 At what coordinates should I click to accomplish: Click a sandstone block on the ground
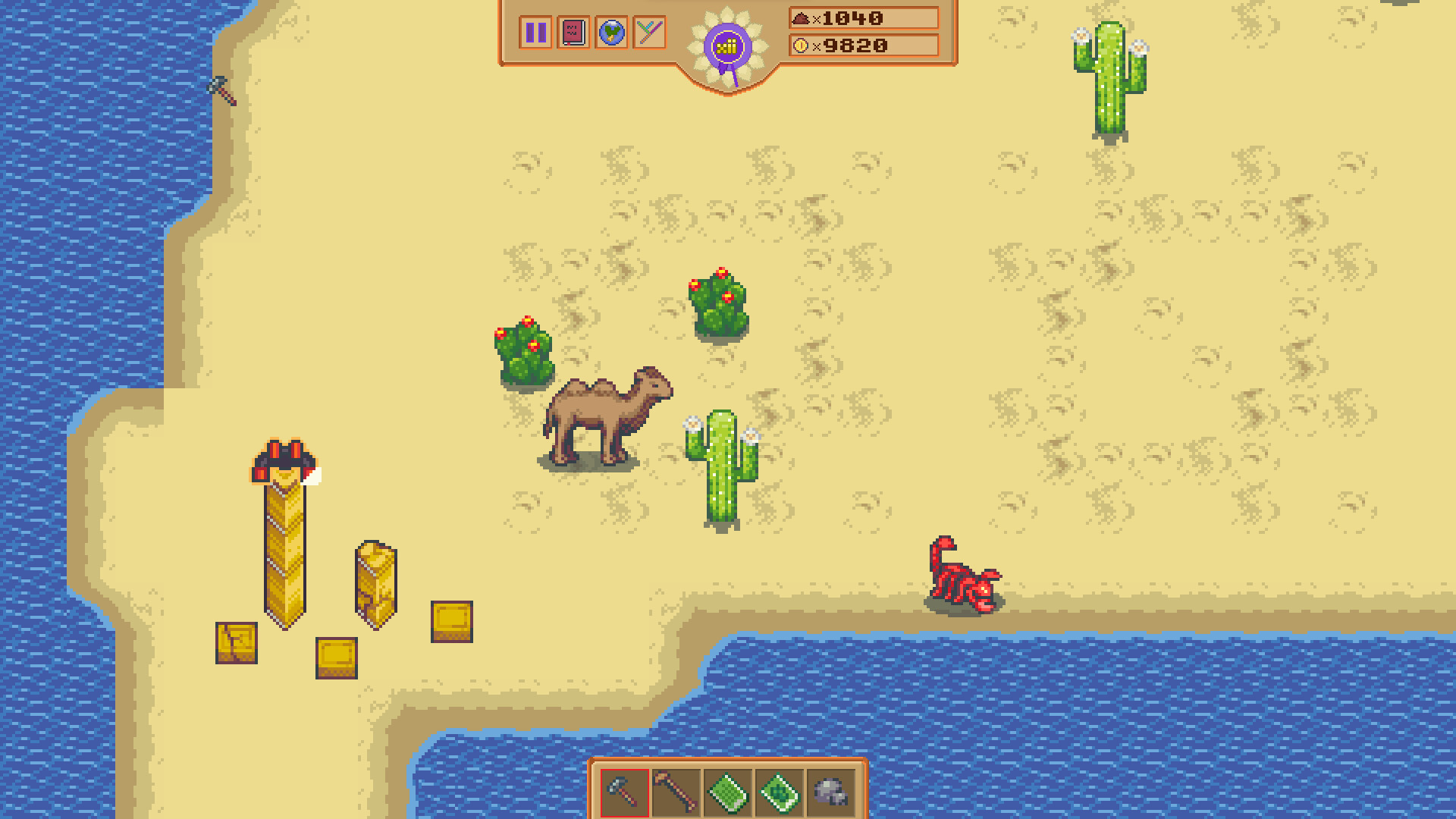[451, 622]
